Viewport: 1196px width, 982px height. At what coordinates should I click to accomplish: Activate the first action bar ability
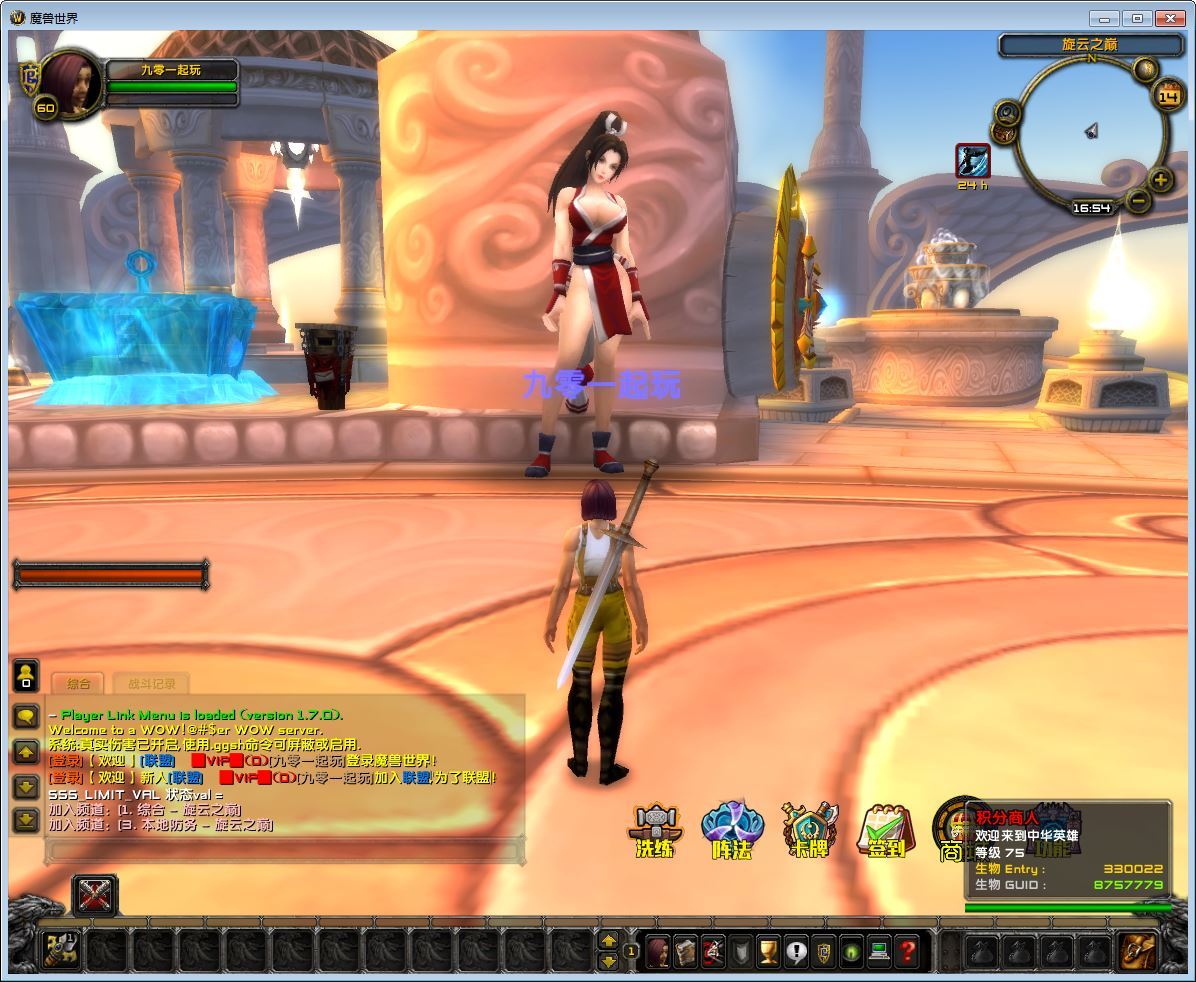(x=59, y=950)
